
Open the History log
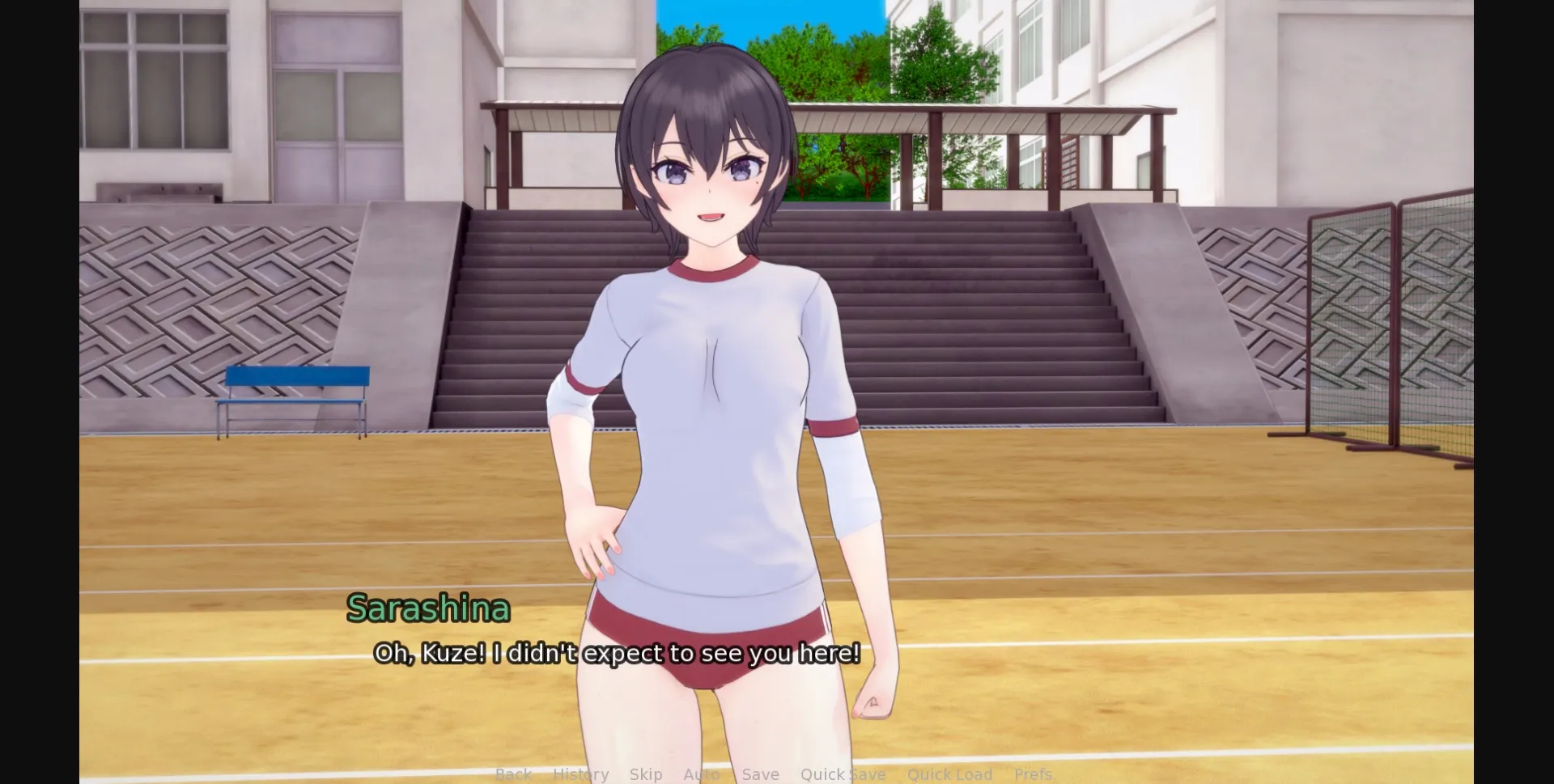(580, 774)
